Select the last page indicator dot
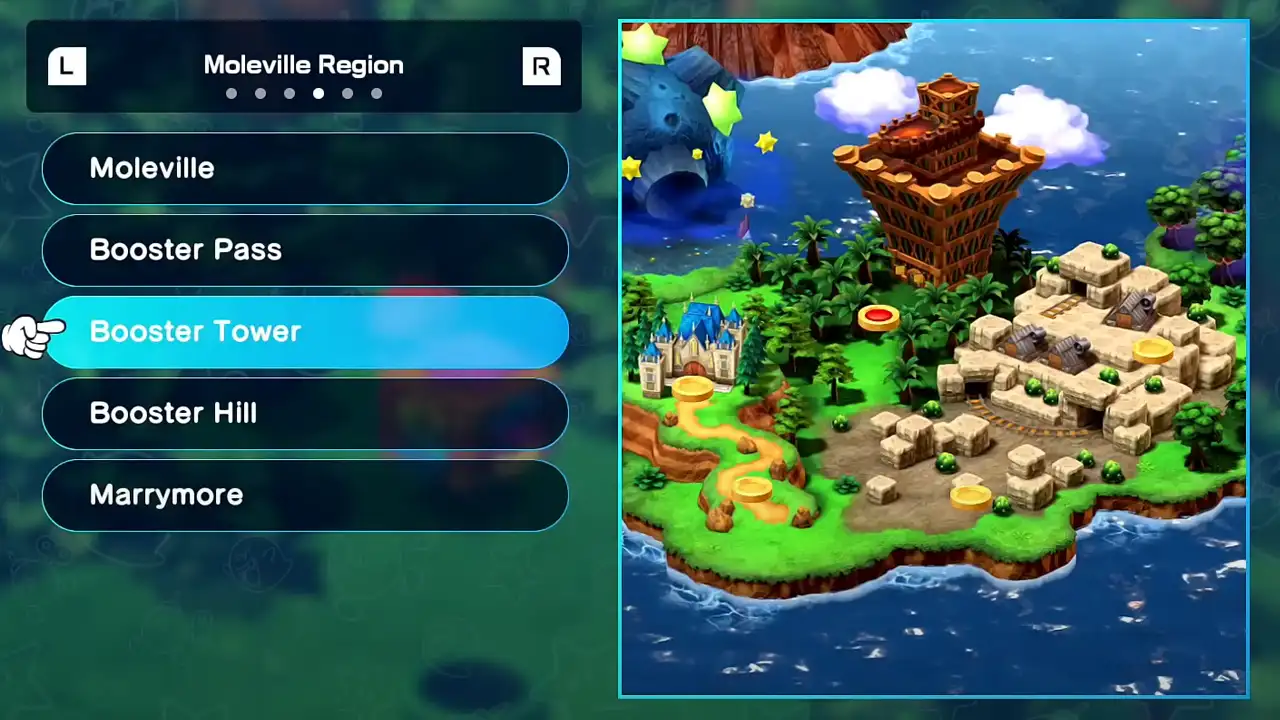The image size is (1280, 720). coord(376,93)
